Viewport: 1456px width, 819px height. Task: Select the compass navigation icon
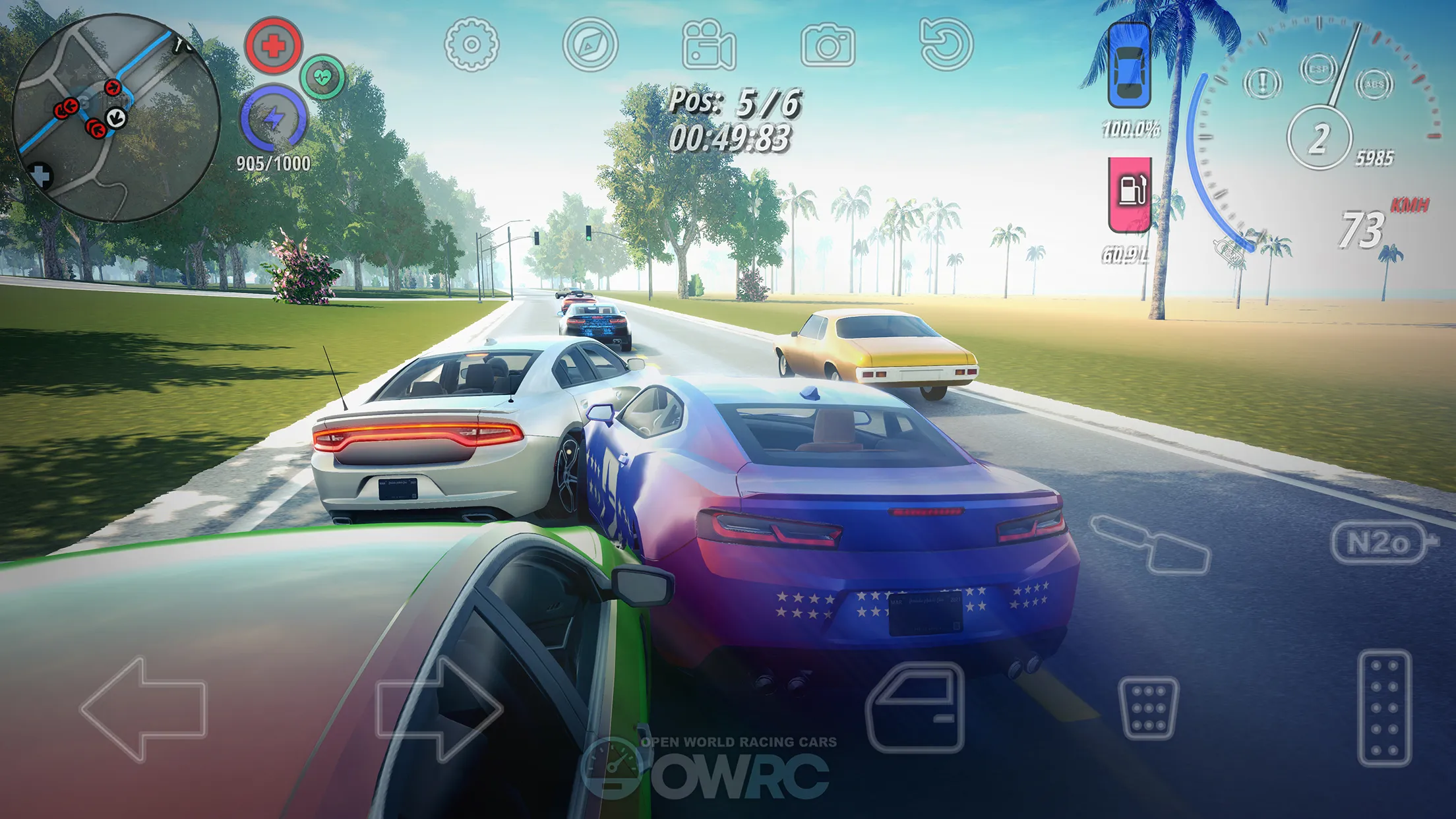pyautogui.click(x=590, y=45)
